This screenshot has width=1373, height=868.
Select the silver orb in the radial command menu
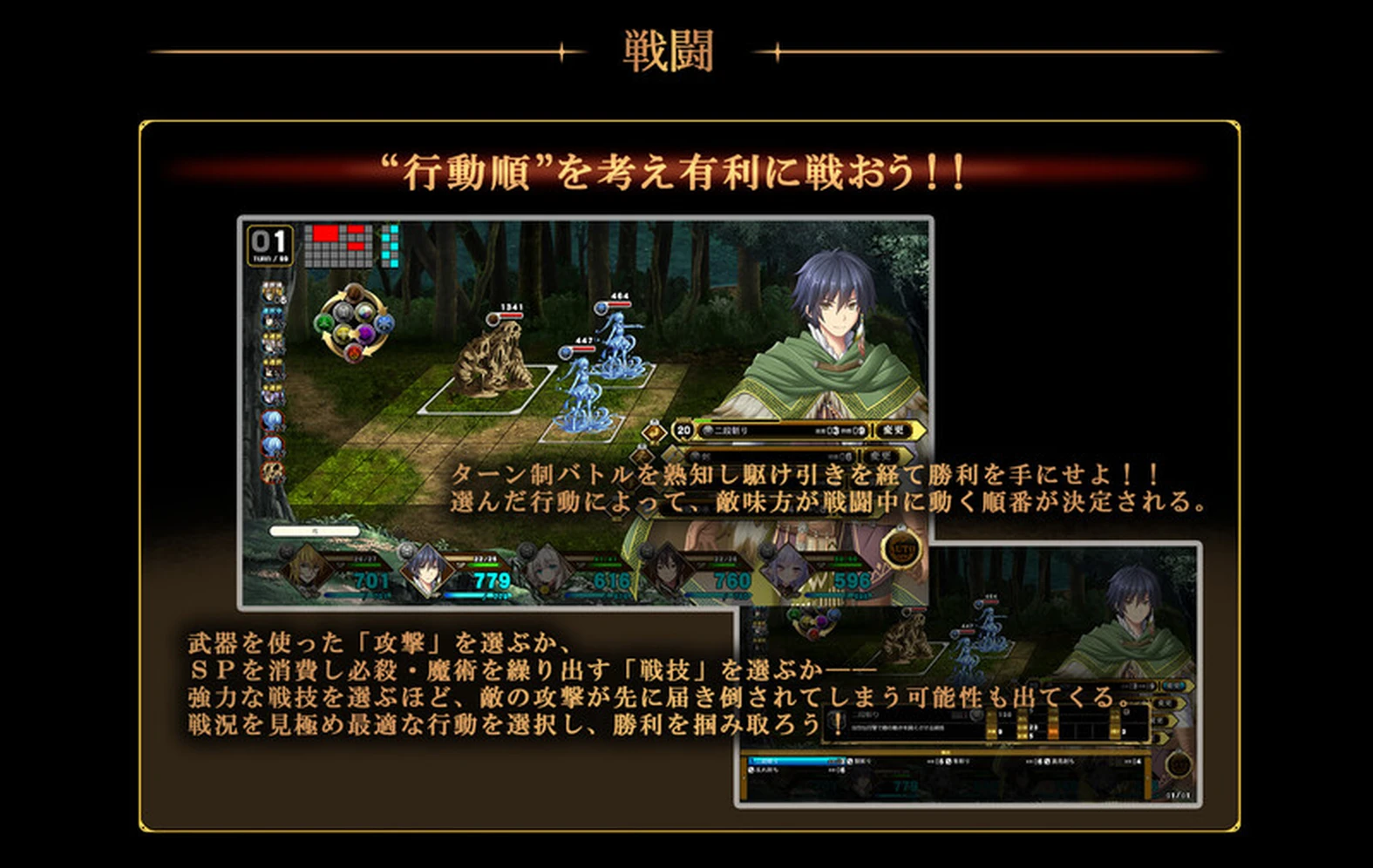tap(343, 311)
